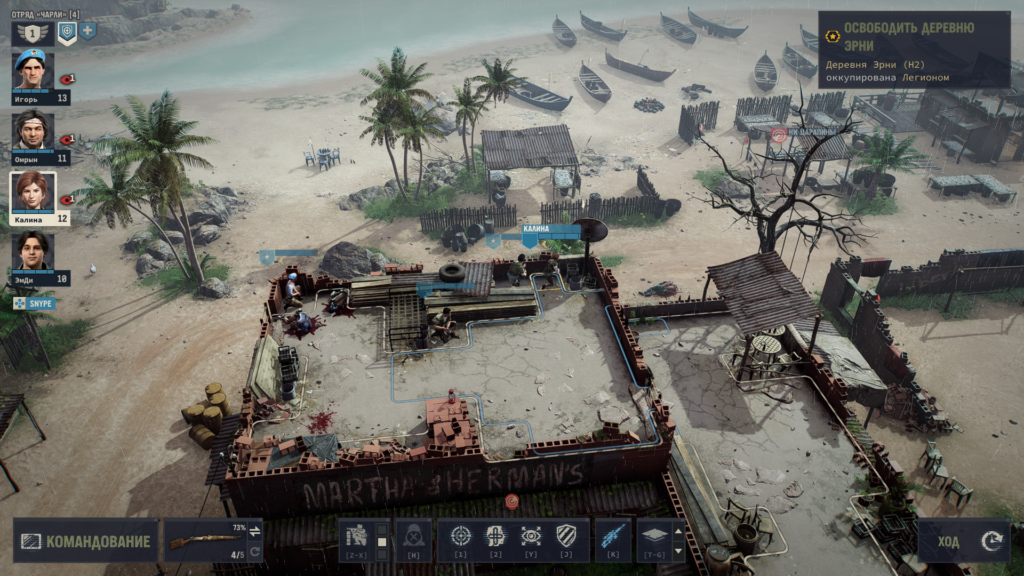Image resolution: width=1024 pixels, height=576 pixels.
Task: Reload using the circular arrow by ammo
Action: point(255,552)
